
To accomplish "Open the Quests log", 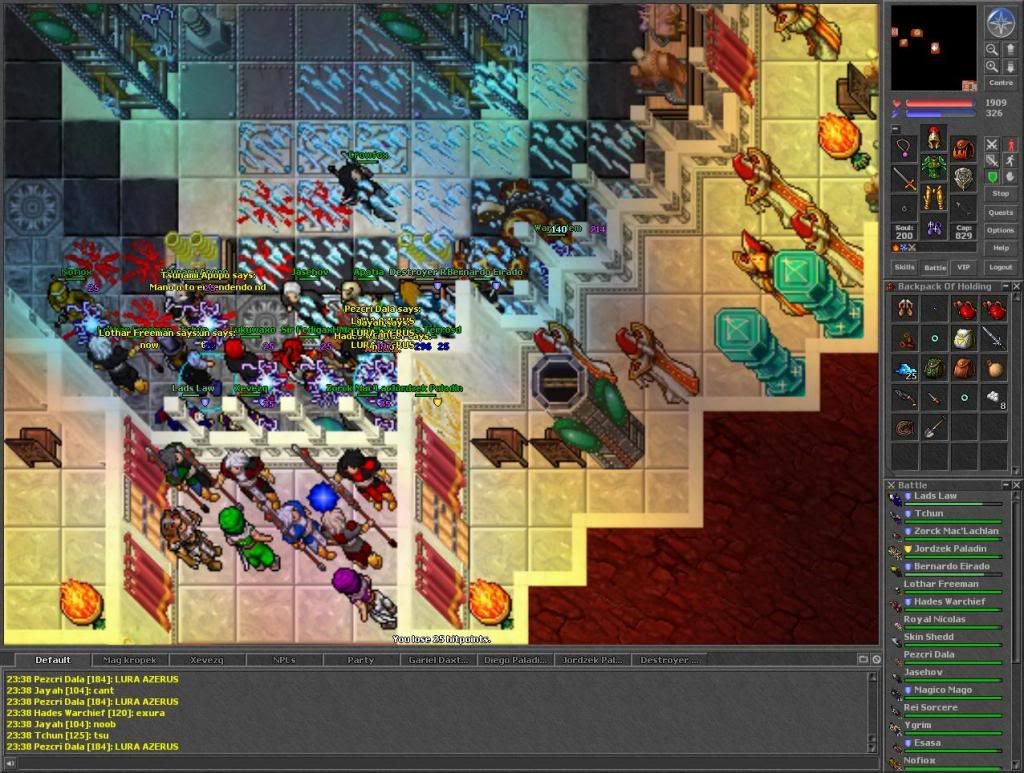I will (1001, 212).
